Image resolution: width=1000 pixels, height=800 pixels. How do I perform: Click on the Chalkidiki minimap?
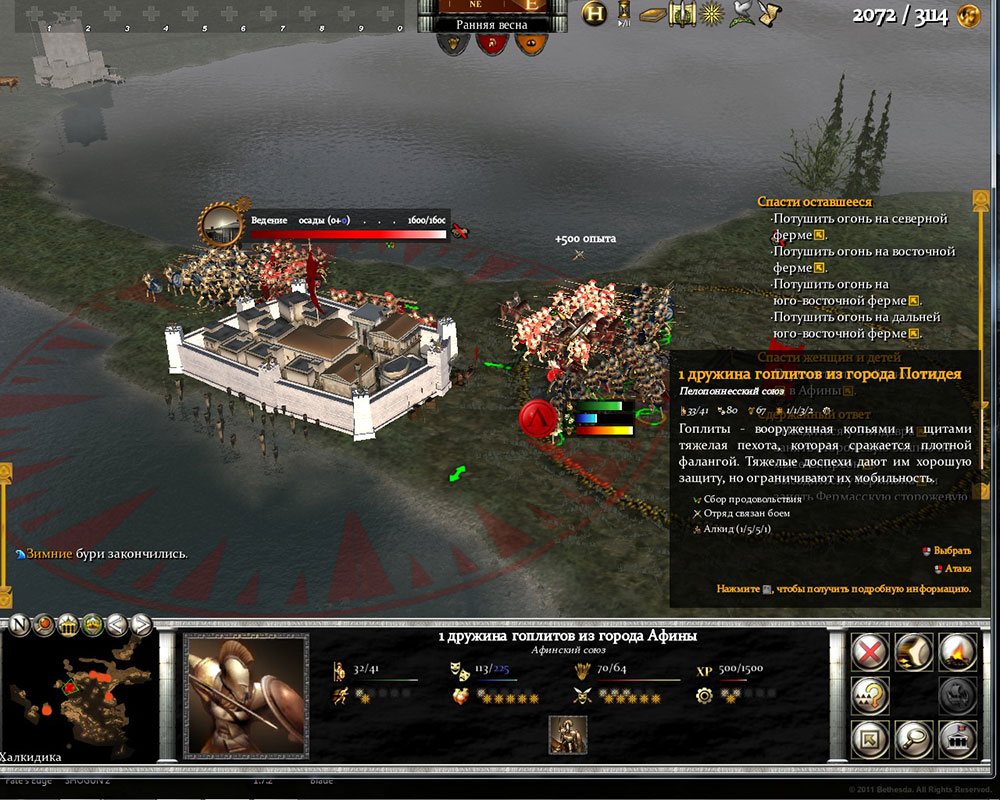click(x=80, y=700)
